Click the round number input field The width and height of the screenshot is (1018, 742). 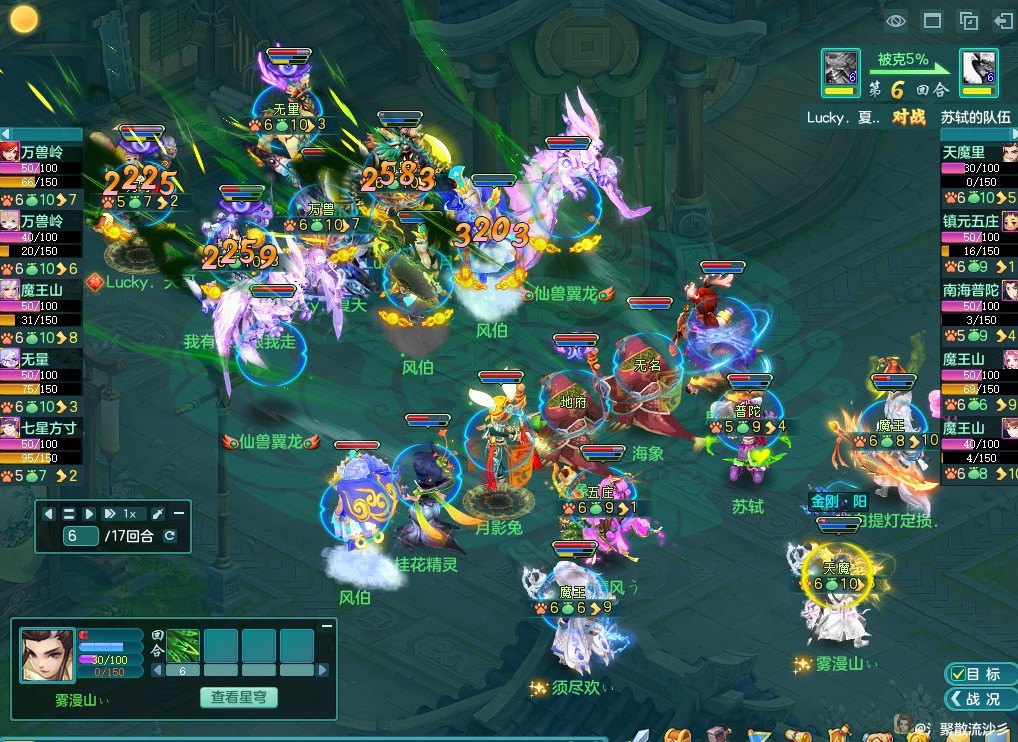coord(80,536)
